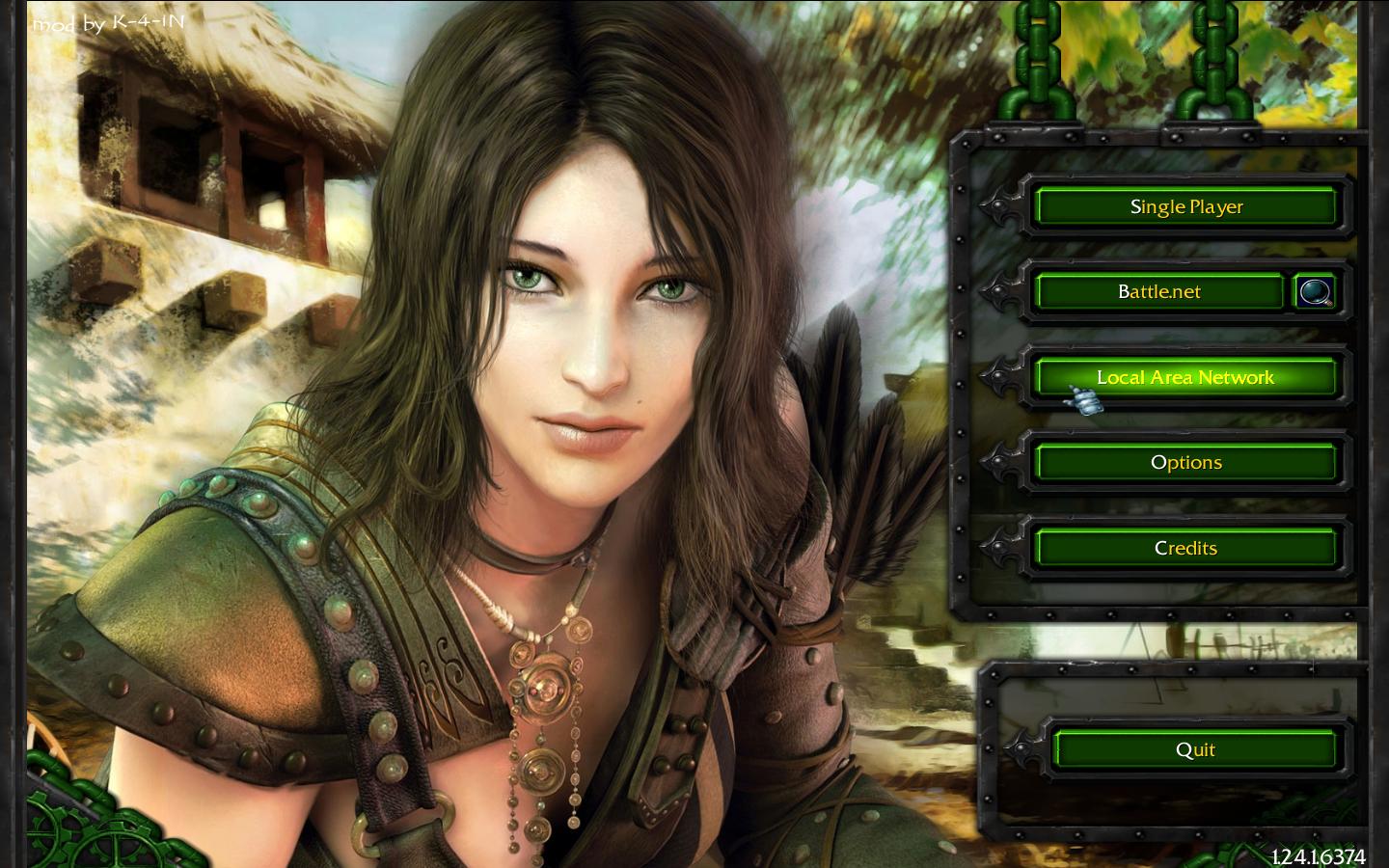This screenshot has width=1389, height=868.
Task: Connect to Battle.net
Action: coord(1158,291)
